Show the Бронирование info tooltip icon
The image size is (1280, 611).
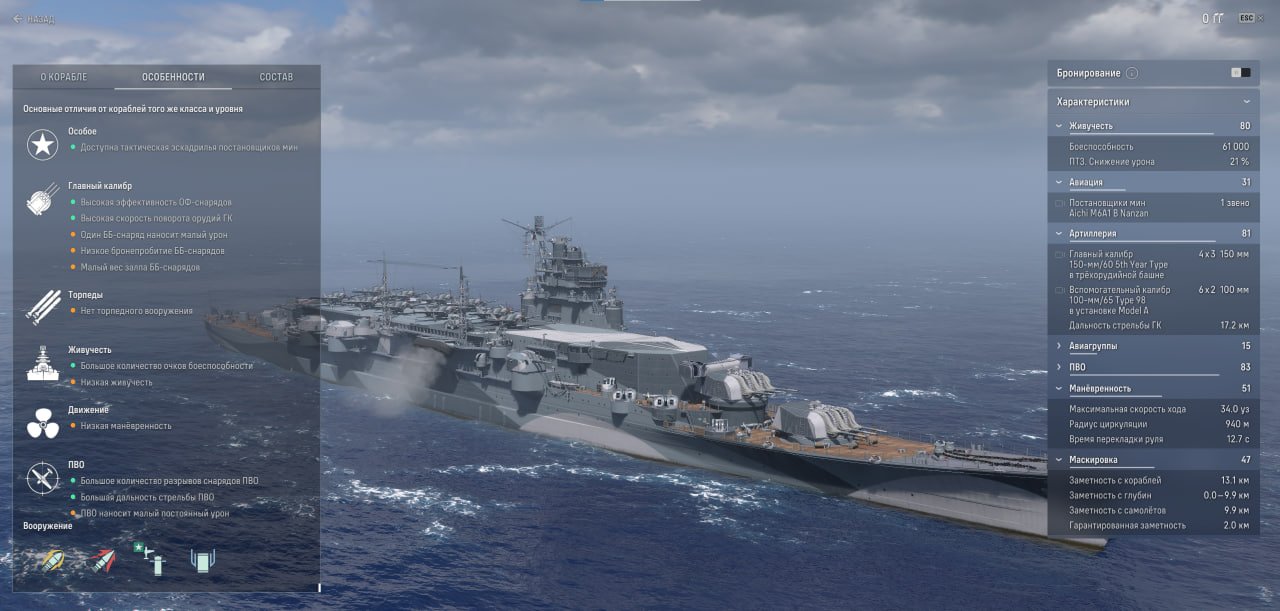[x=1132, y=73]
